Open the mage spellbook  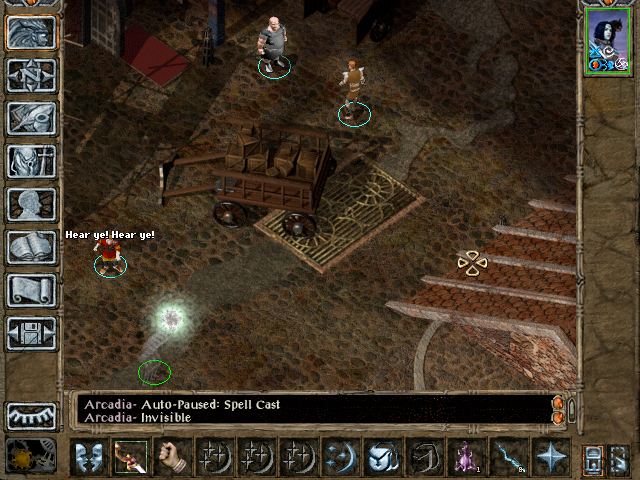[32, 247]
